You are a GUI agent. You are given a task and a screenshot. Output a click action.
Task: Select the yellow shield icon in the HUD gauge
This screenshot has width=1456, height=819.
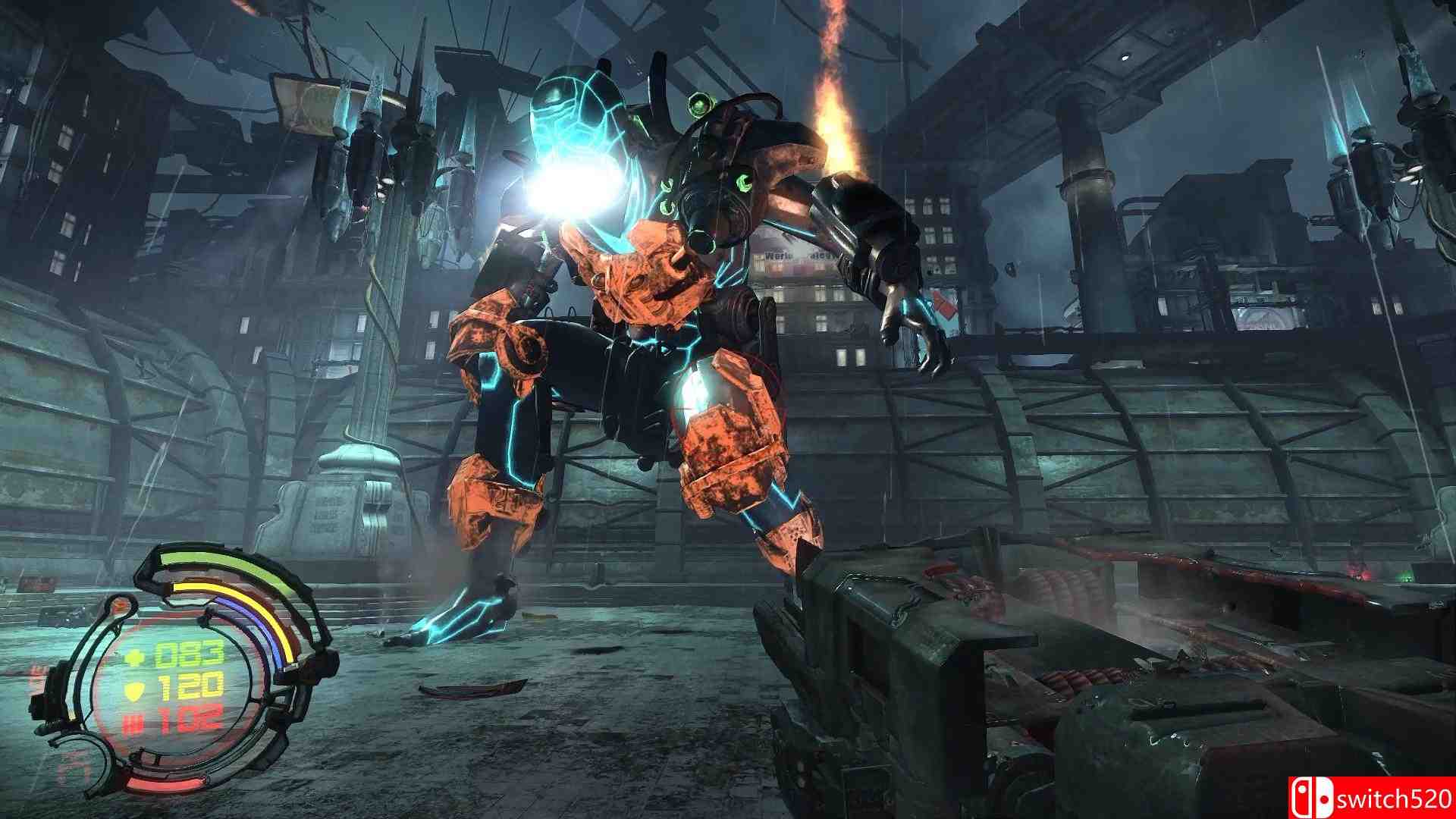[x=134, y=689]
